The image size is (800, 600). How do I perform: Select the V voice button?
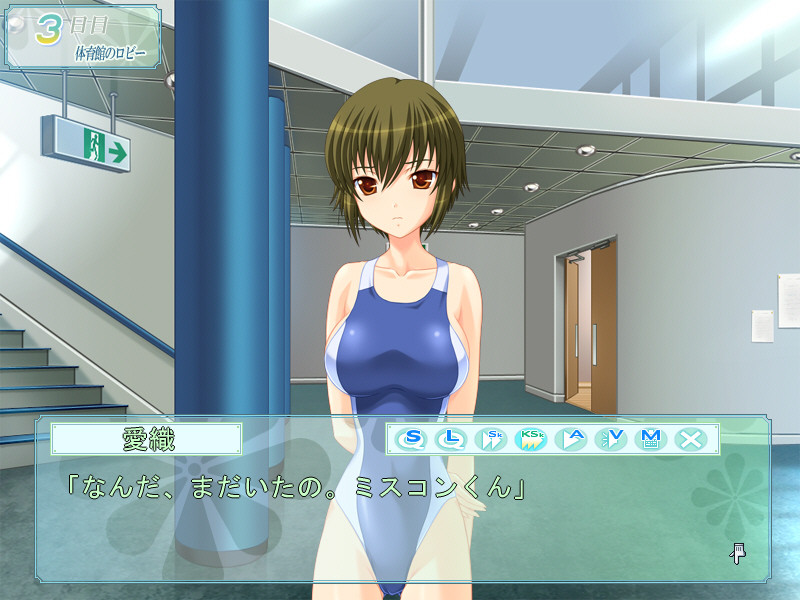(x=611, y=438)
